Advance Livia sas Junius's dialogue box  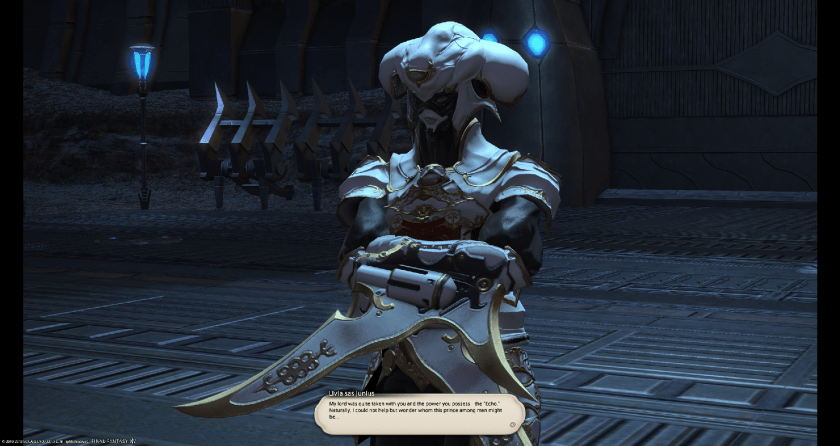pos(419,411)
